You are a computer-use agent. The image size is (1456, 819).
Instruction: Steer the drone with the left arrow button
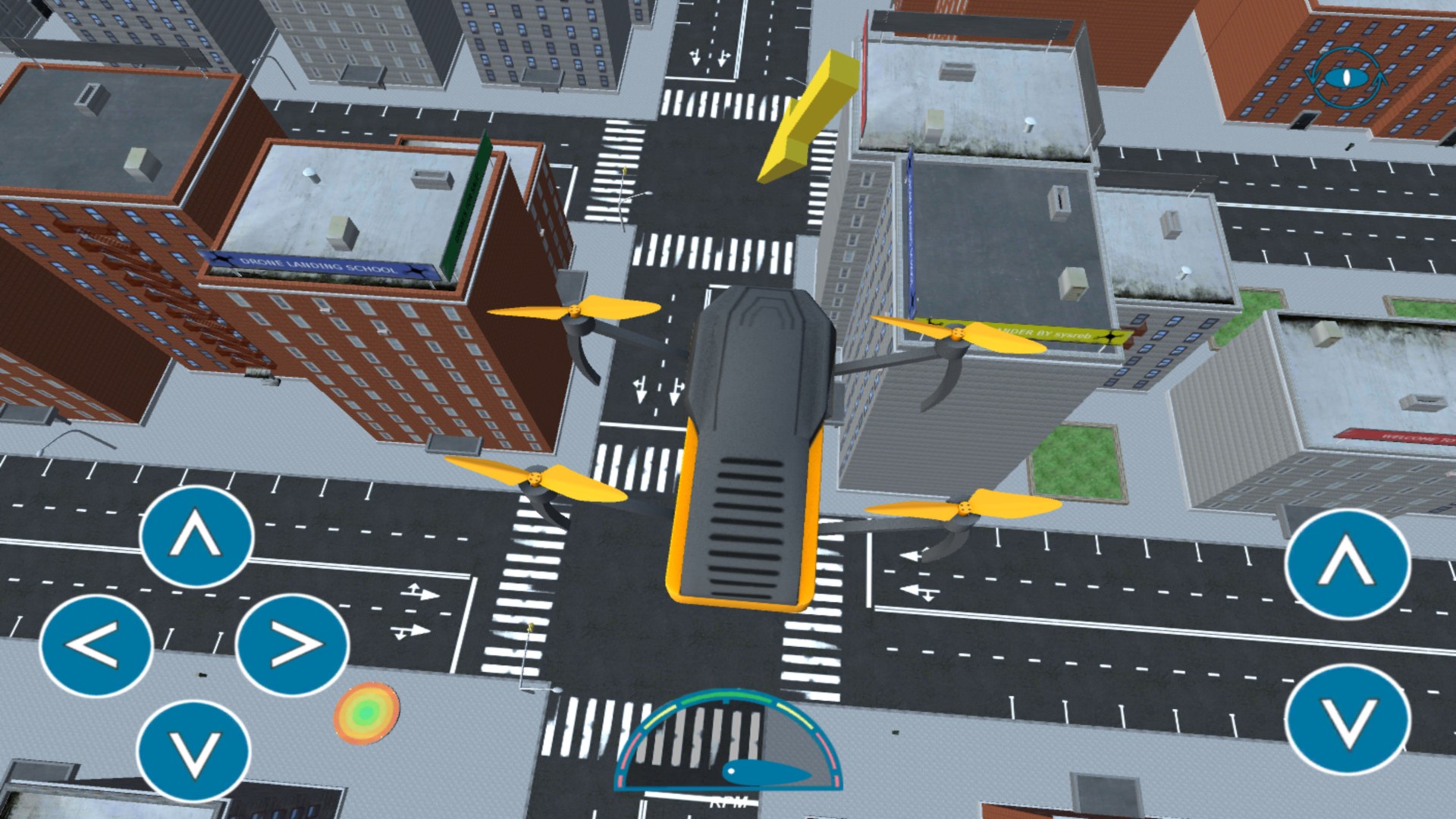pos(96,646)
